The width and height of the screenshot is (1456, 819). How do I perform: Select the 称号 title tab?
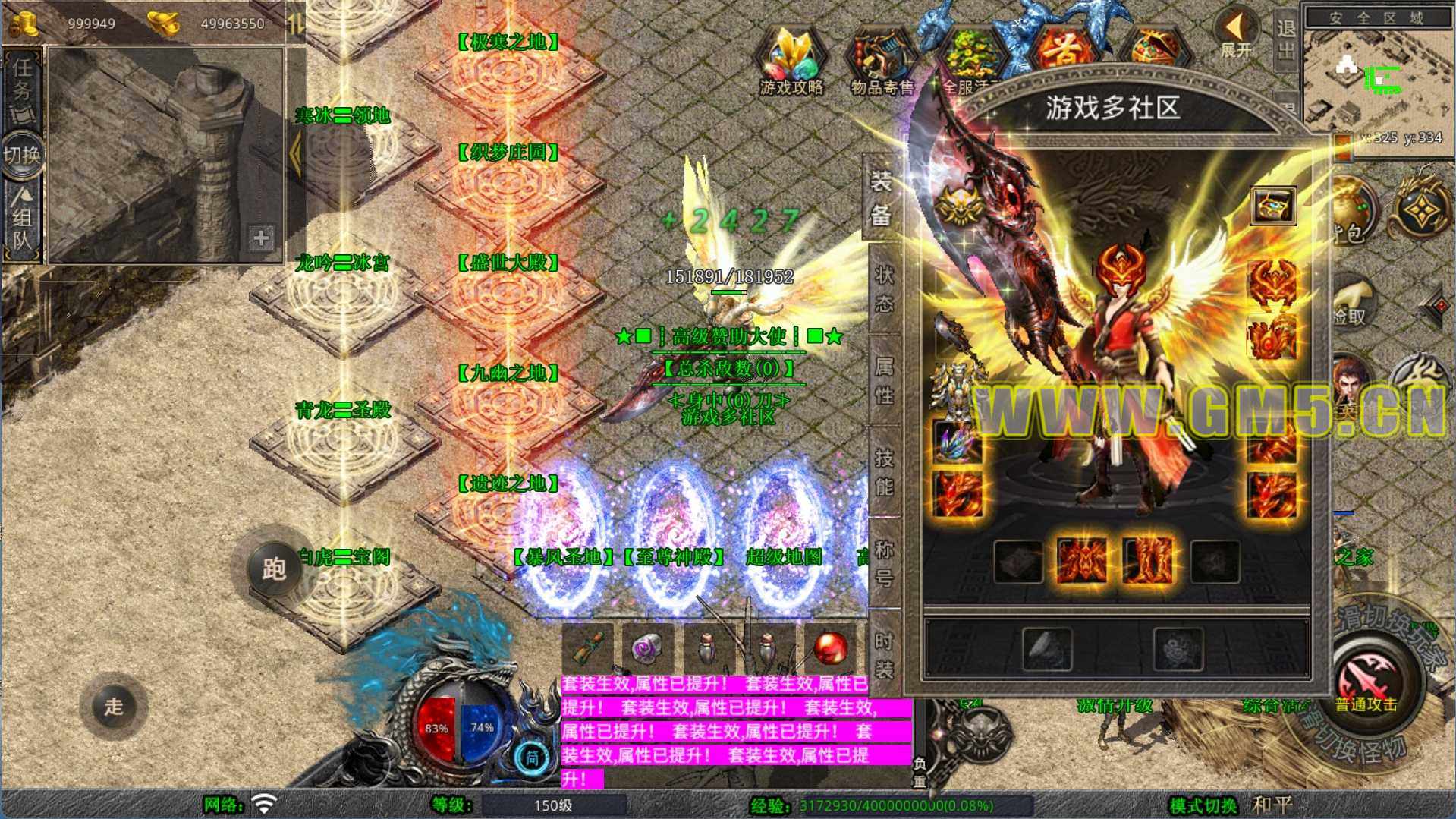(884, 563)
